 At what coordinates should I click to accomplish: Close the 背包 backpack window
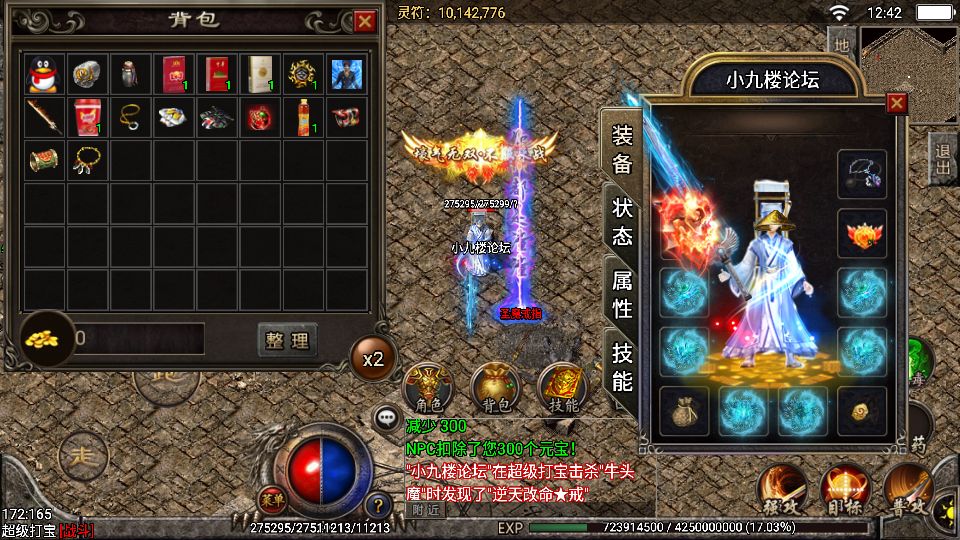[x=365, y=21]
